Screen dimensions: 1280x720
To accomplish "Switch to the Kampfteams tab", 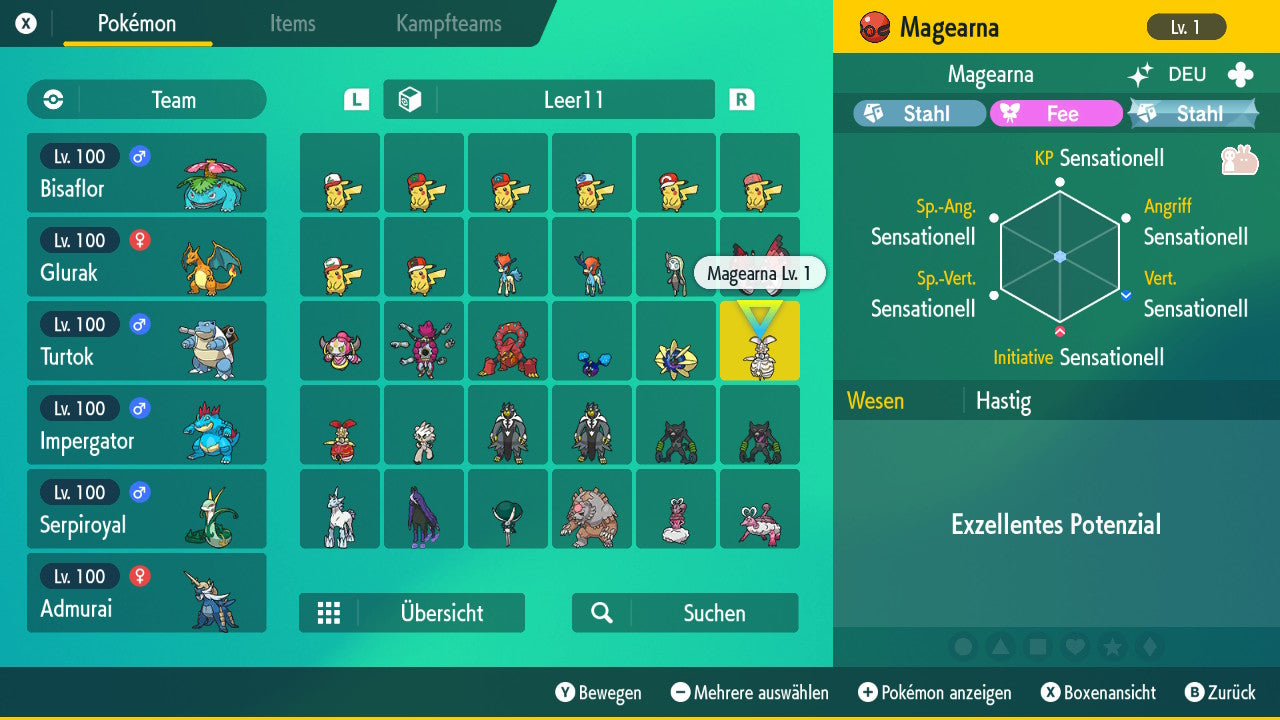I will [x=448, y=24].
